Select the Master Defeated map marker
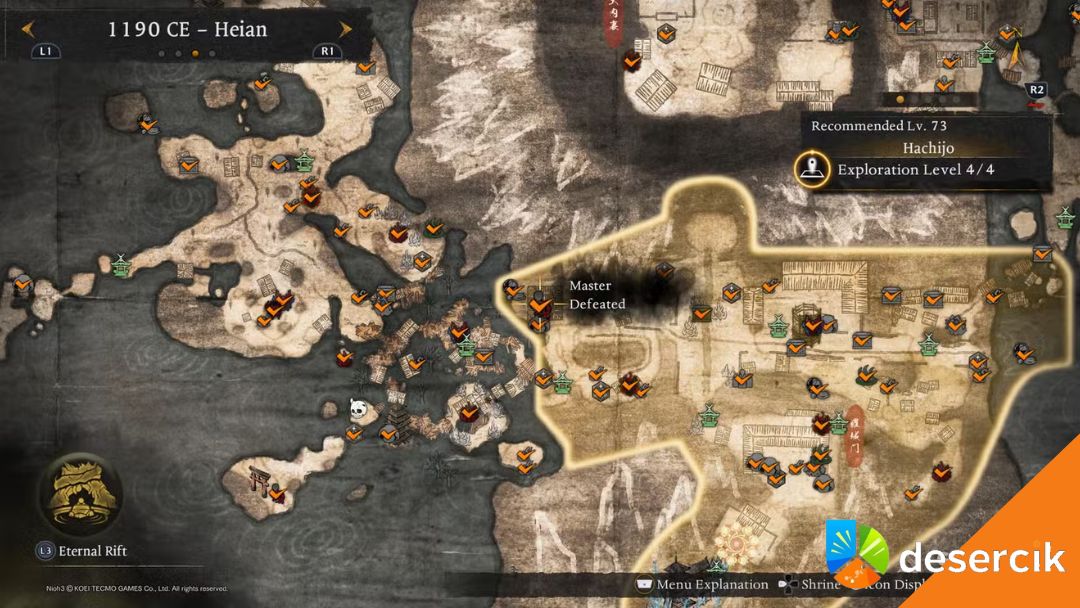 click(x=540, y=302)
